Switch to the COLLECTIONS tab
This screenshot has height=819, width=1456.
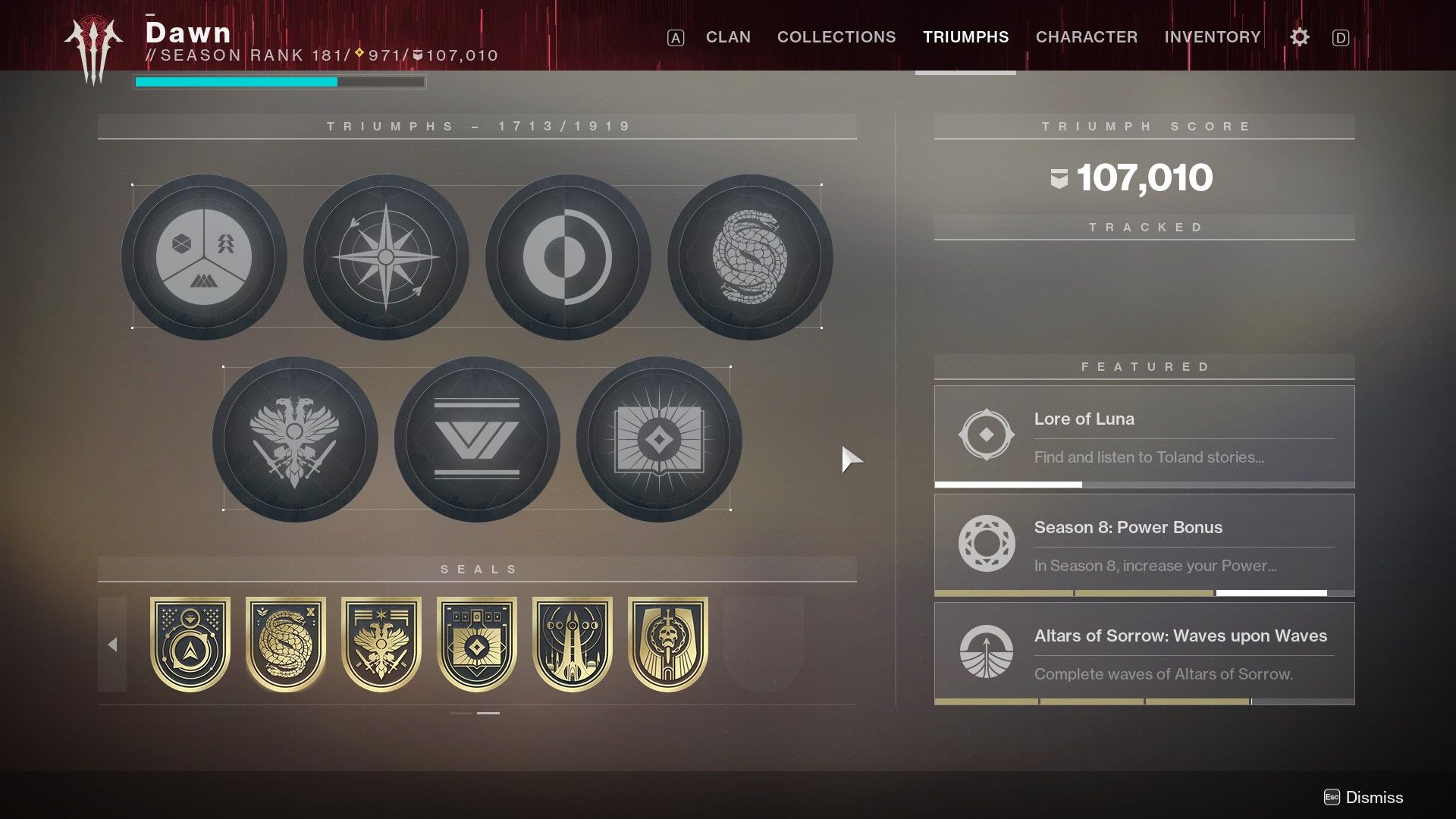point(836,36)
